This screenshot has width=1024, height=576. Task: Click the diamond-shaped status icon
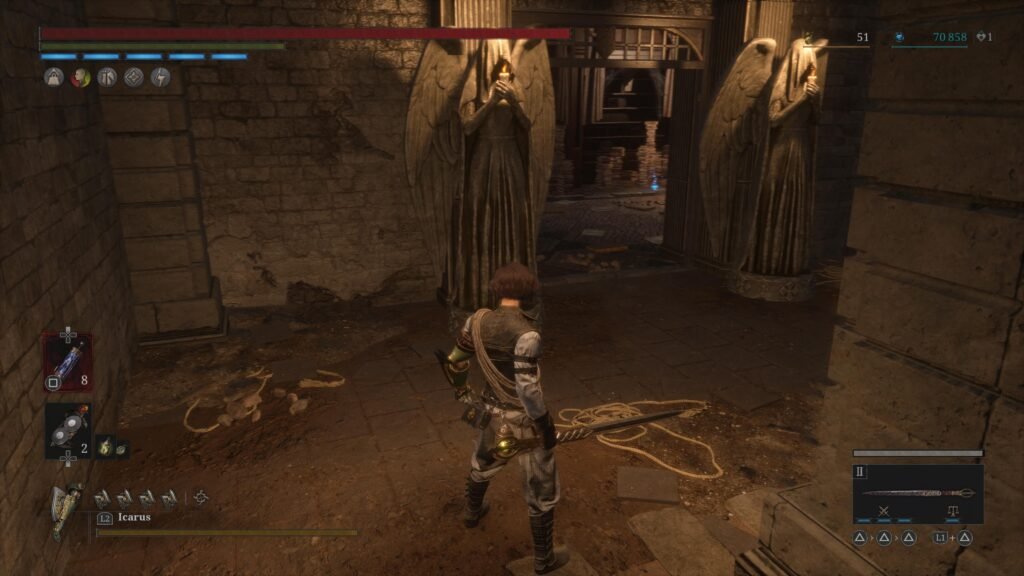pyautogui.click(x=133, y=77)
